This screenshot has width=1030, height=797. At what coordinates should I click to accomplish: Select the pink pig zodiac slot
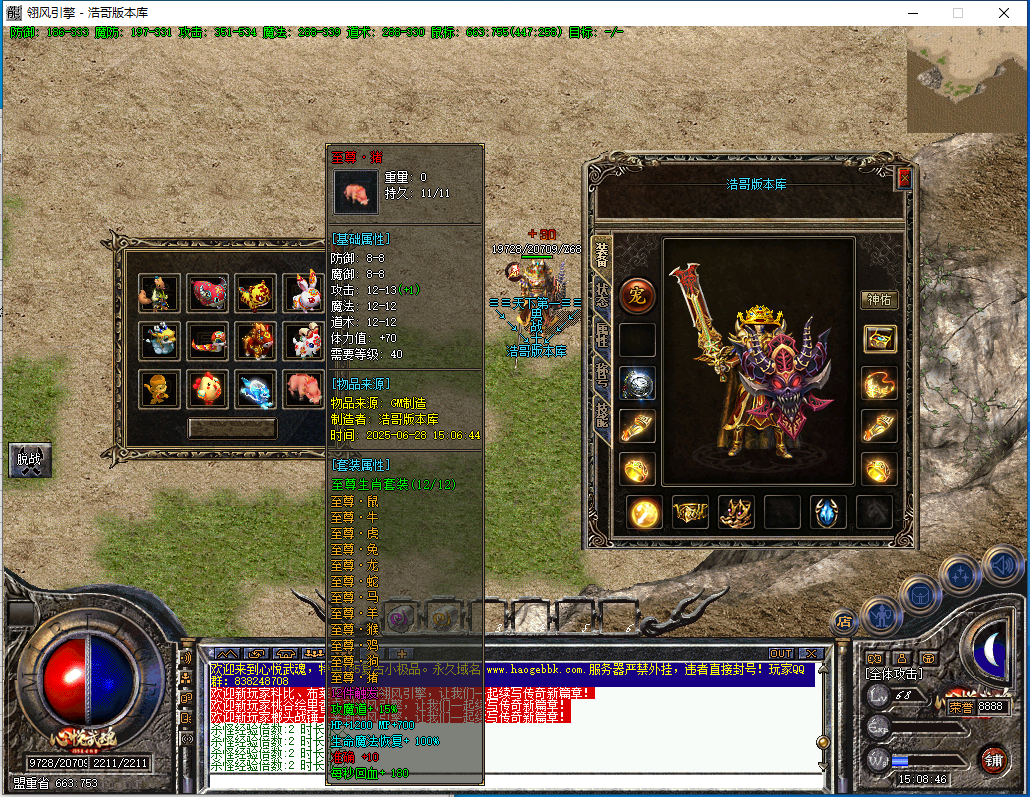[x=302, y=389]
